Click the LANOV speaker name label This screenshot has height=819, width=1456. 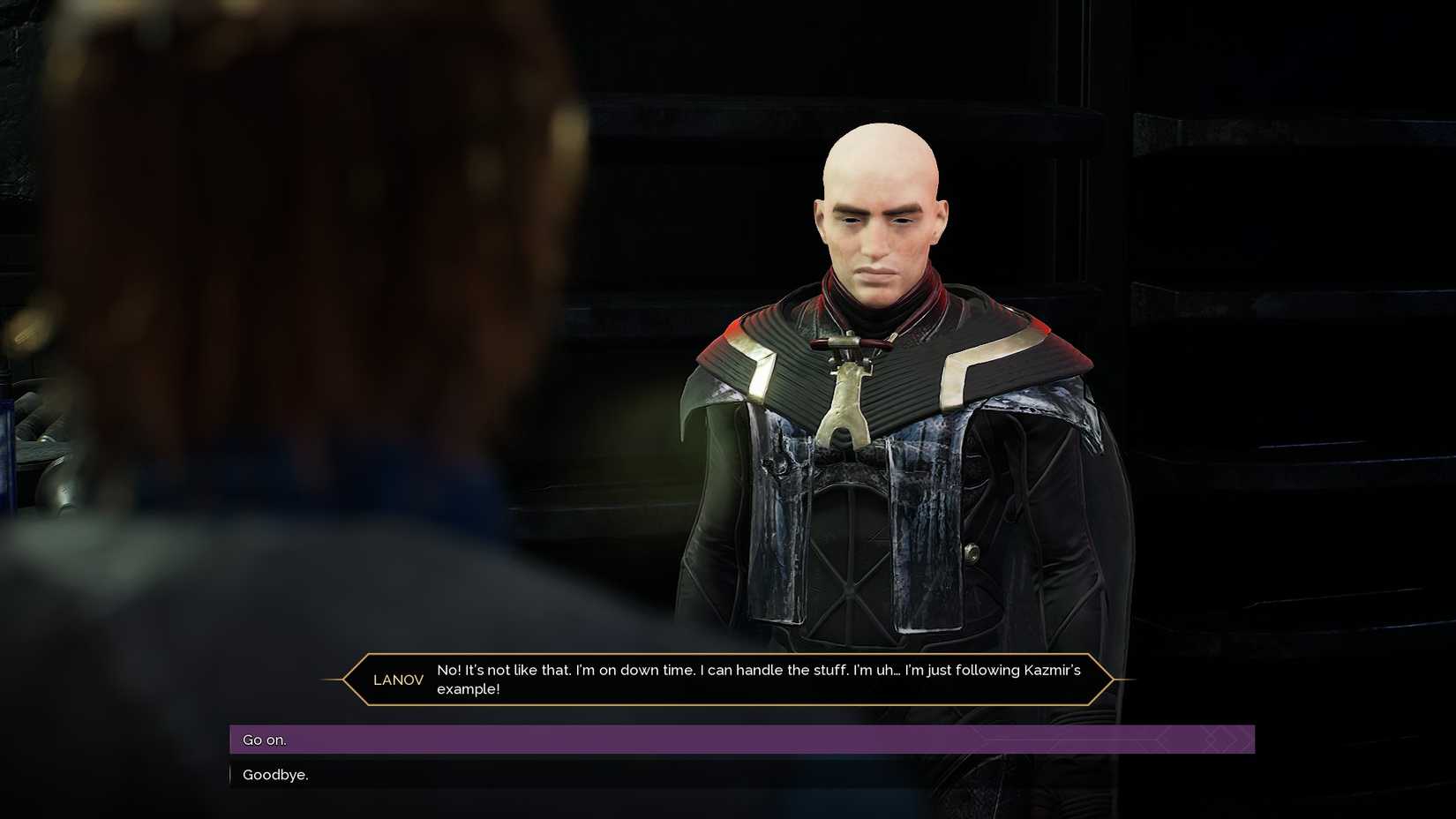pos(398,680)
